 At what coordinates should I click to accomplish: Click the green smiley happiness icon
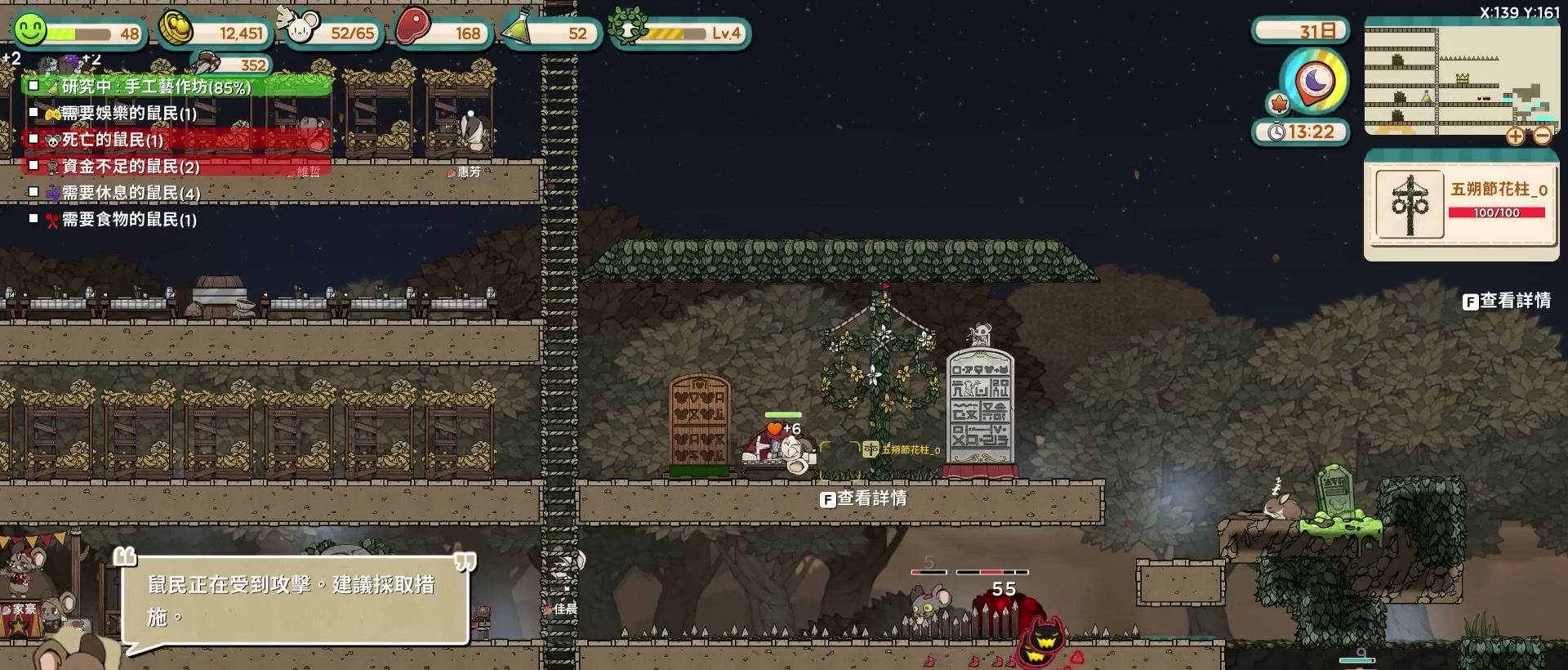(x=30, y=30)
